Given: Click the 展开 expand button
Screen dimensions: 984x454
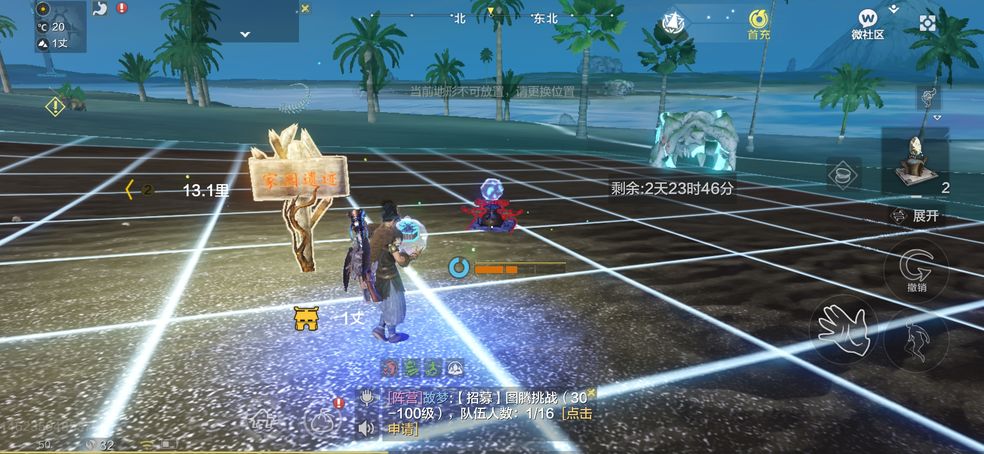Looking at the screenshot, I should [918, 216].
